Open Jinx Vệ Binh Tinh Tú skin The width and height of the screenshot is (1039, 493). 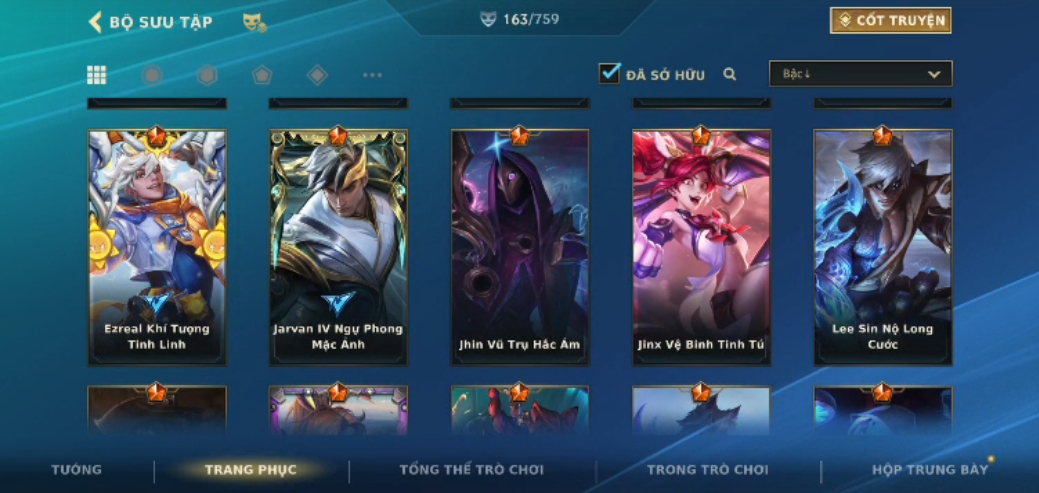click(701, 246)
